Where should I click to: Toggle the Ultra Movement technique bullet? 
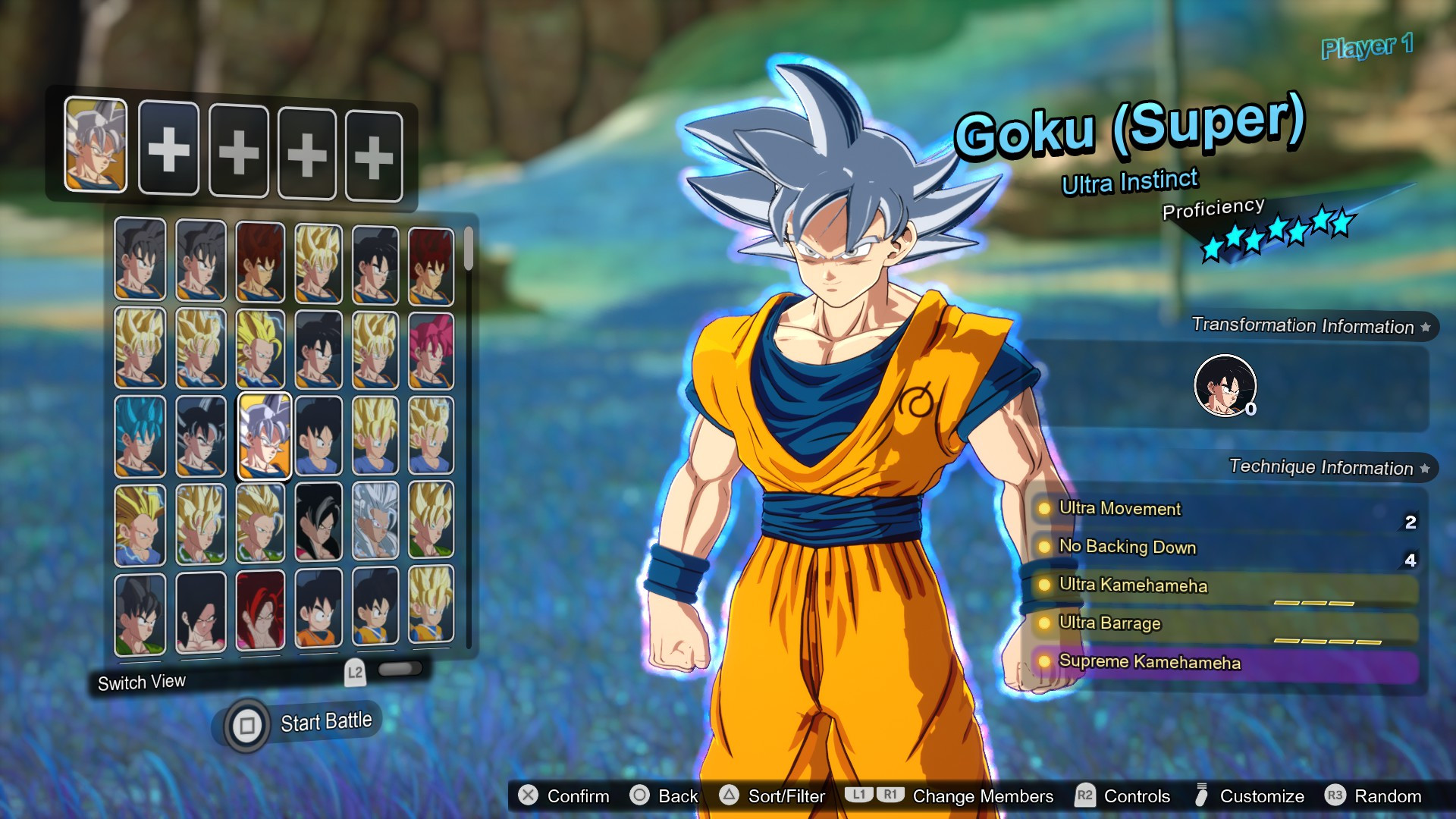coord(1044,510)
